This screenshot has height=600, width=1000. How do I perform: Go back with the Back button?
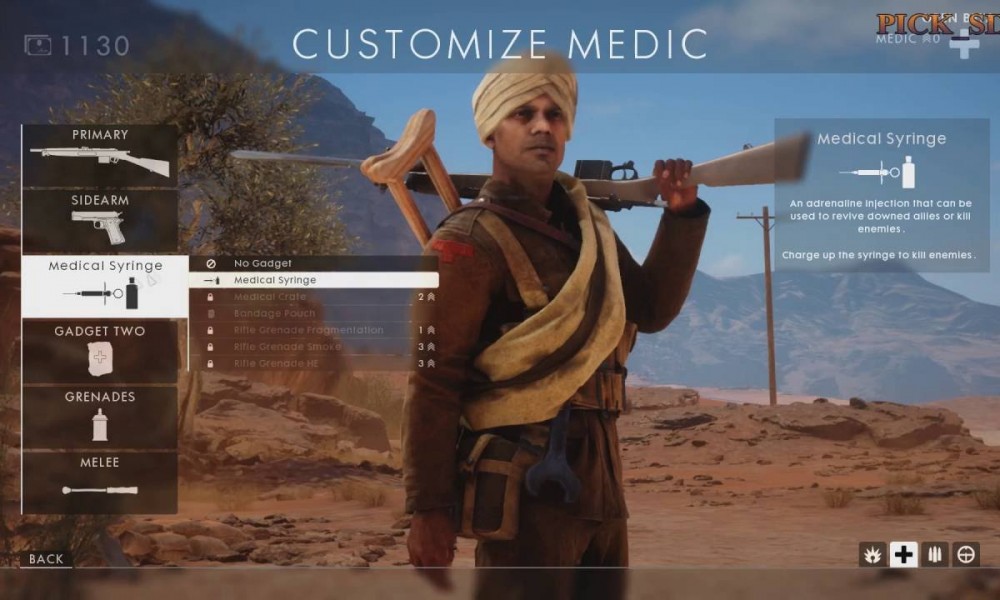[x=46, y=559]
